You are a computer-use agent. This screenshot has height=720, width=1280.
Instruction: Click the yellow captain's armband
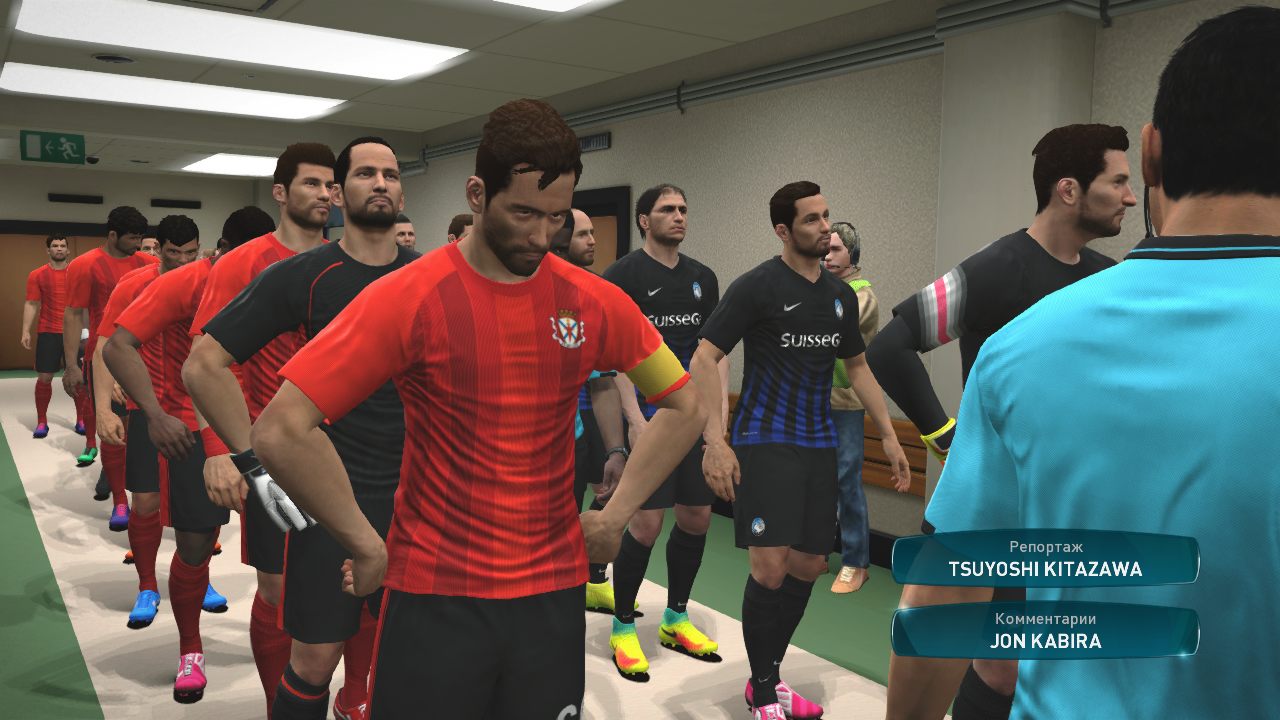659,371
